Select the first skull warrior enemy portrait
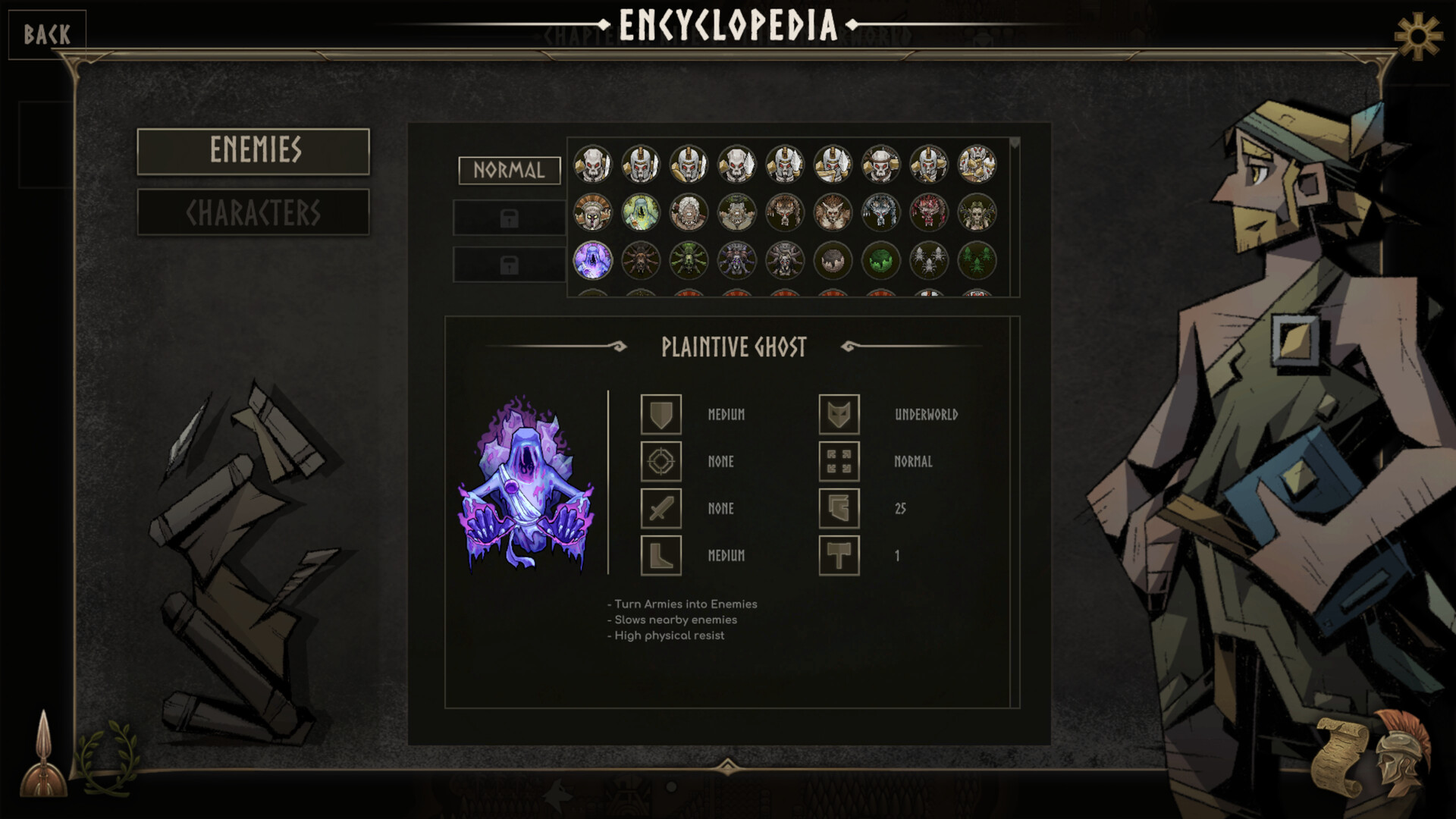Image resolution: width=1456 pixels, height=819 pixels. pos(595,165)
